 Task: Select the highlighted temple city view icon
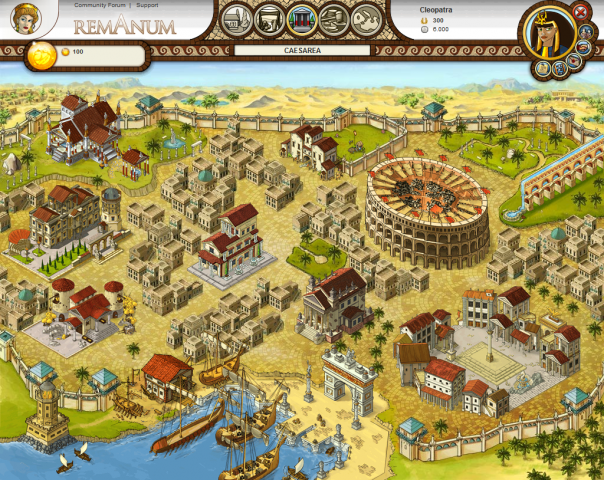click(301, 17)
